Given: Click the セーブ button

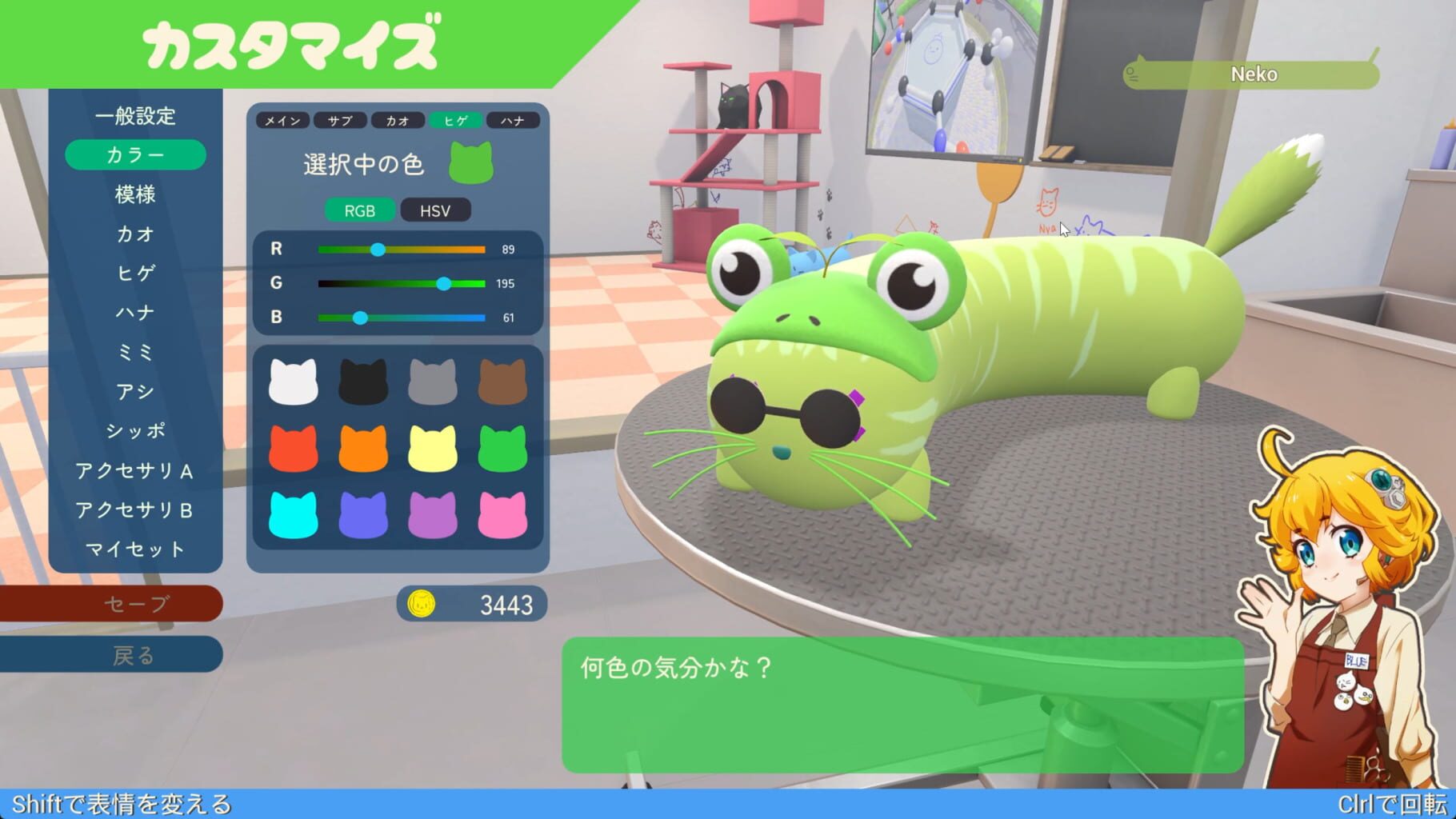Looking at the screenshot, I should coord(137,605).
